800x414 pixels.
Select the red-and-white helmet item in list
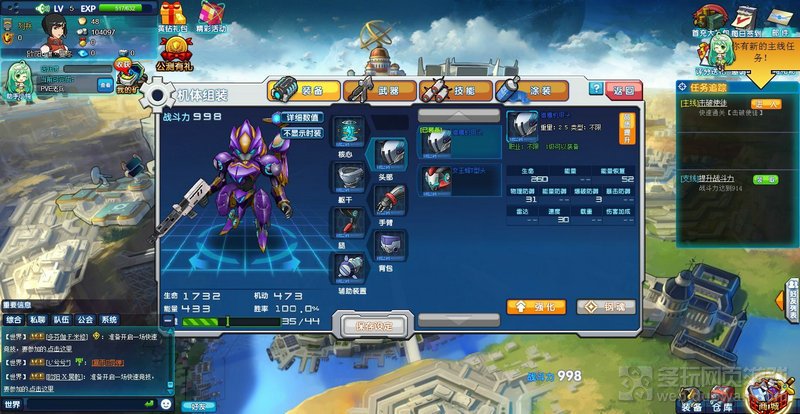(431, 181)
